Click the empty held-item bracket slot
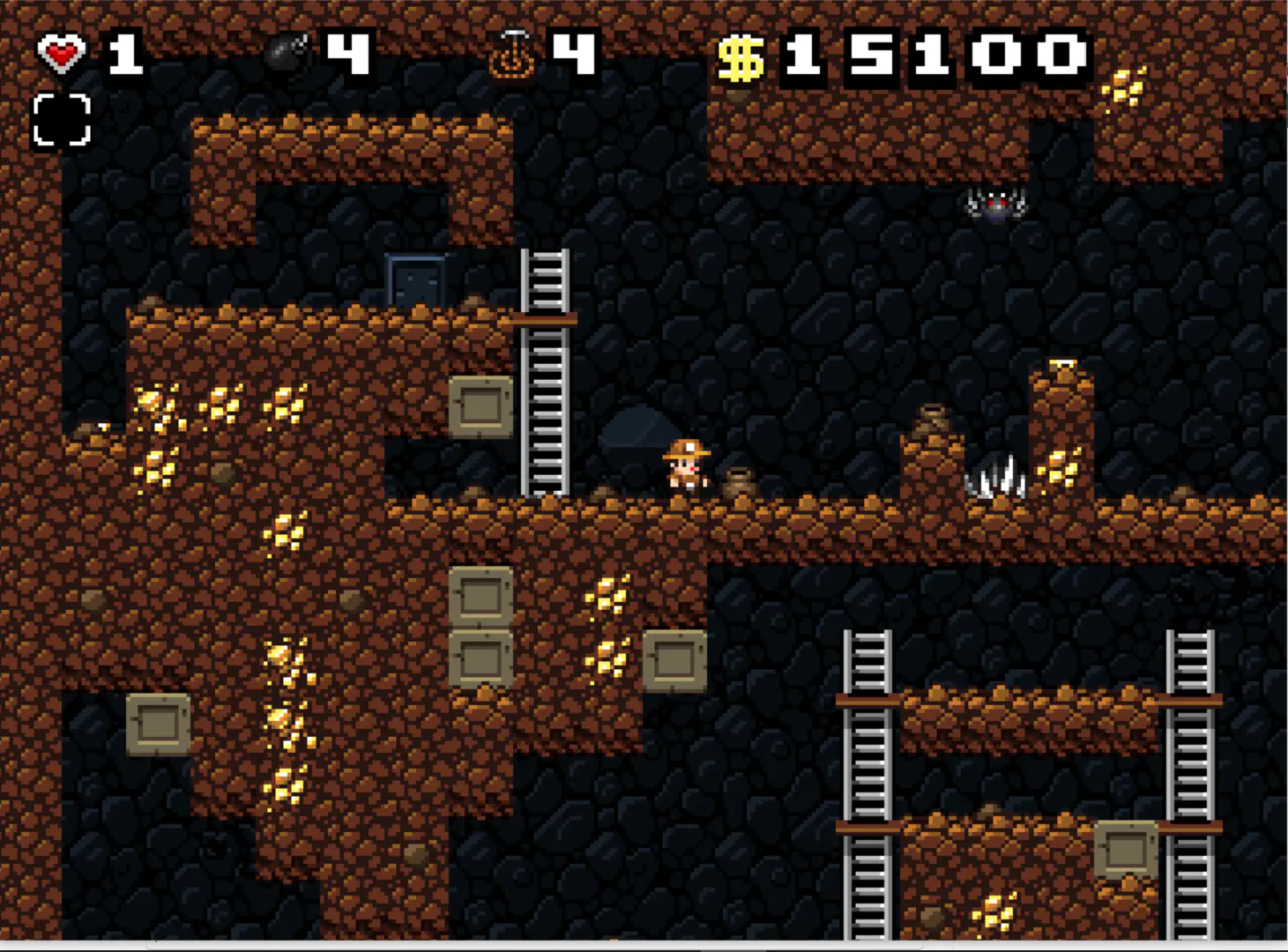 (x=62, y=119)
